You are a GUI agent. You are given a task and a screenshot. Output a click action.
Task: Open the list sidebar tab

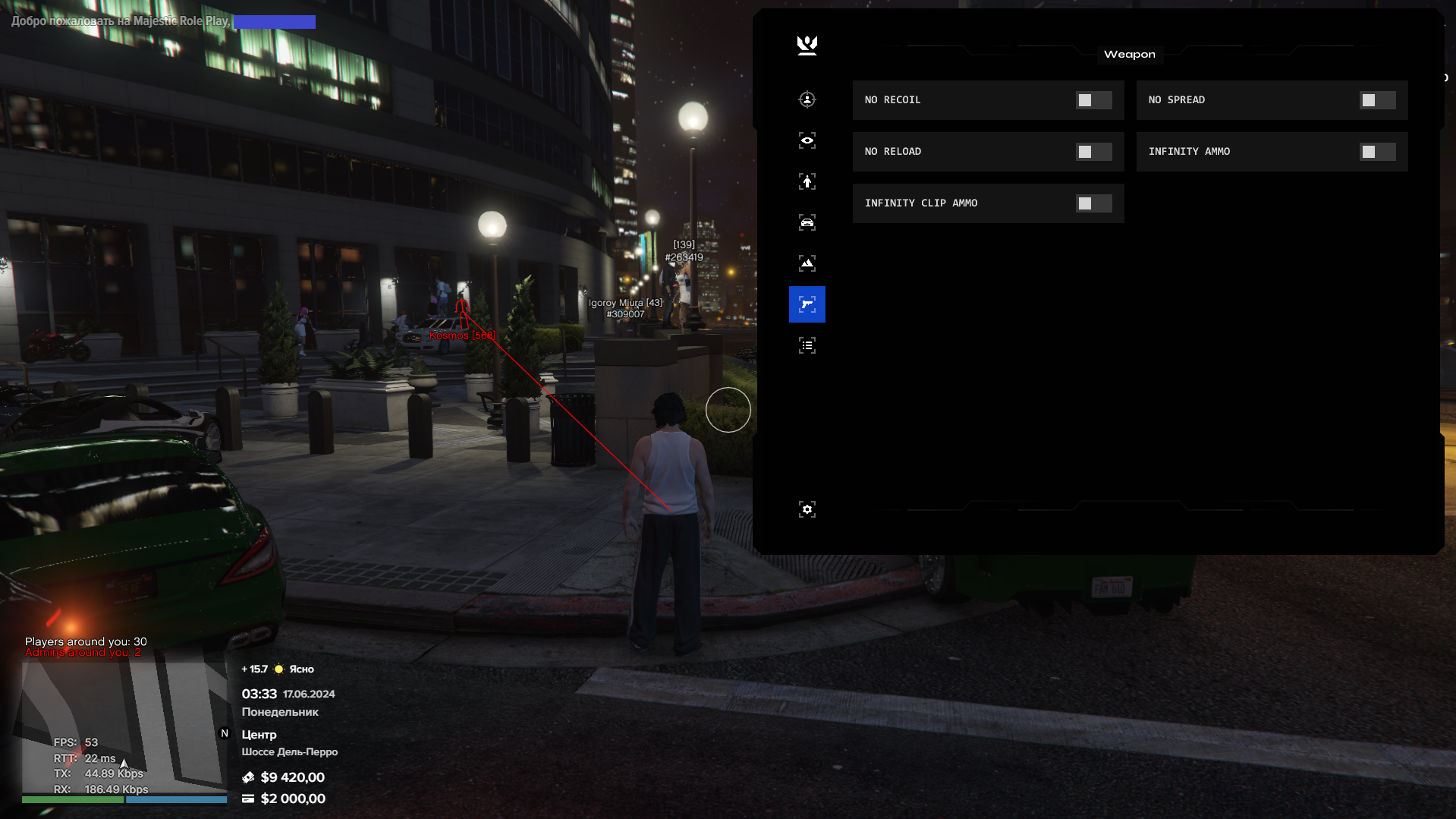click(807, 345)
